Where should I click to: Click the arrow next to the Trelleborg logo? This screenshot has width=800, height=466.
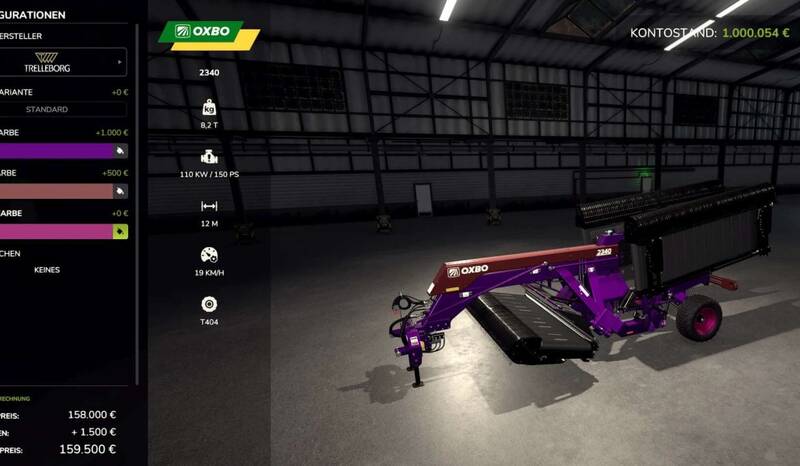click(120, 62)
